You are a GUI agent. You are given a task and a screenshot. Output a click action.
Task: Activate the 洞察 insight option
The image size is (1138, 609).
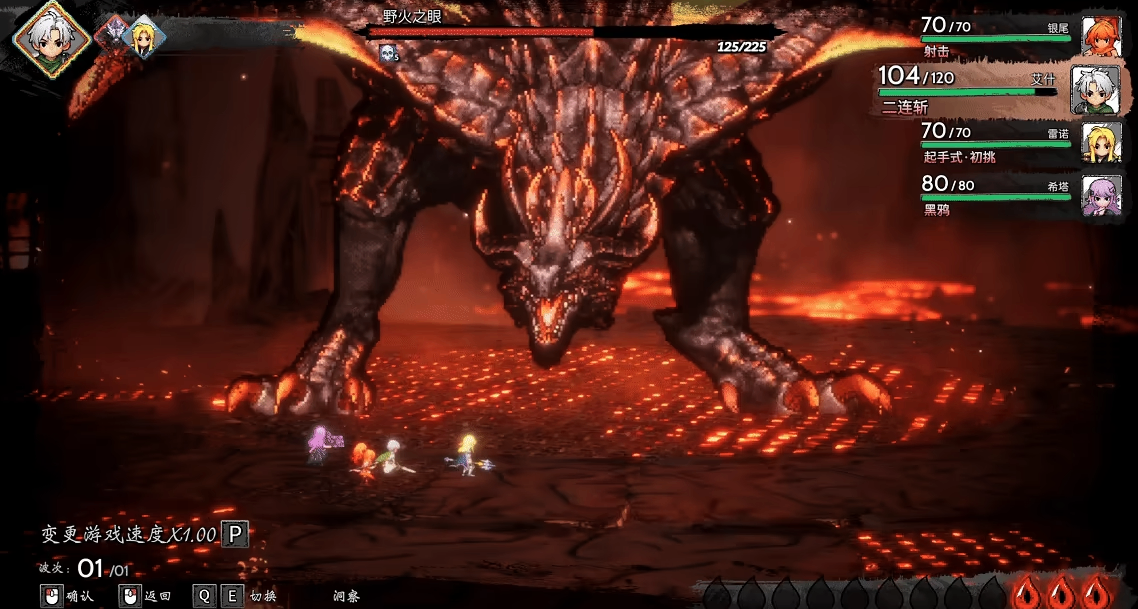click(x=346, y=596)
